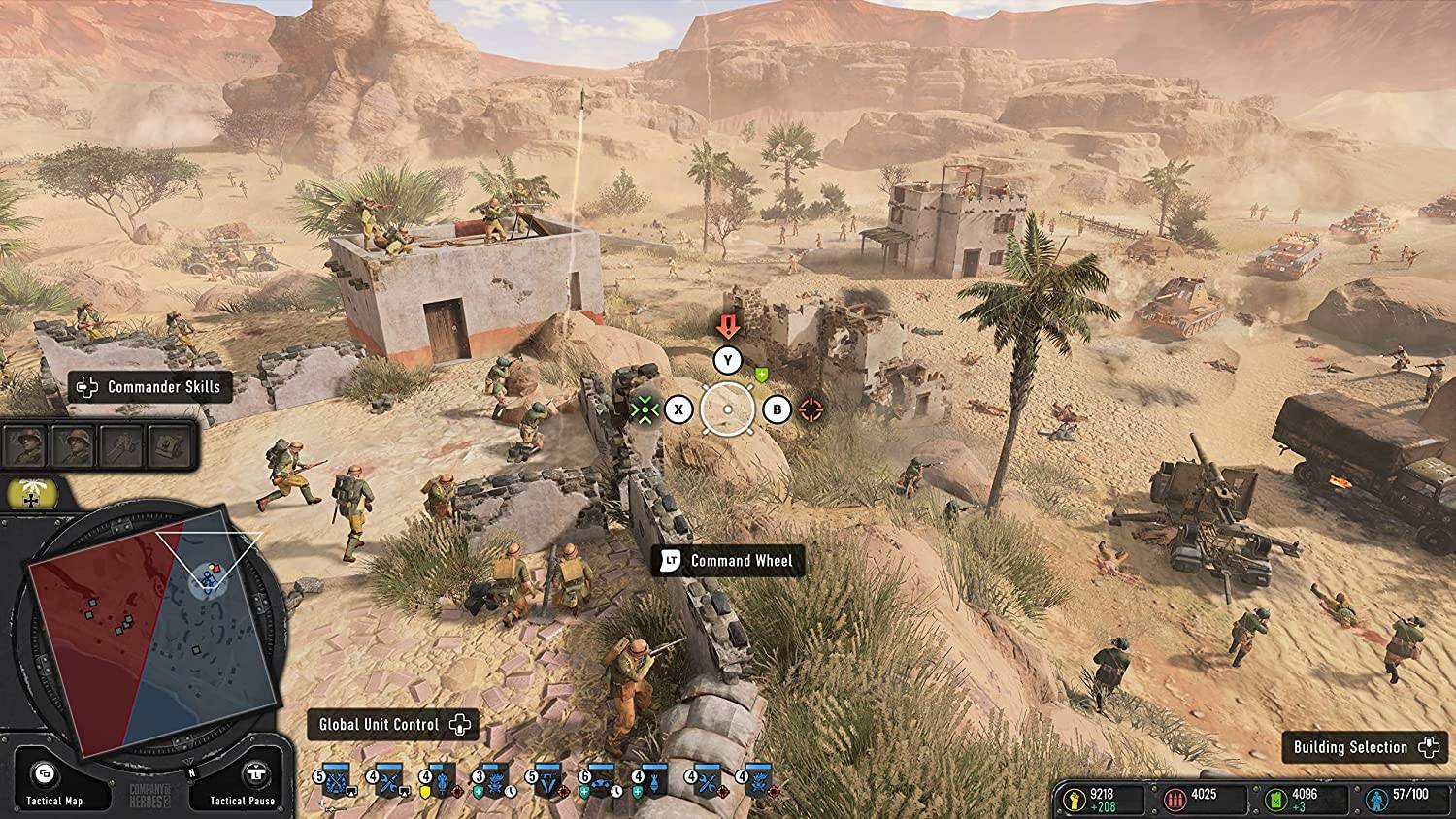
Task: Open the Command Wheel
Action: point(726,561)
